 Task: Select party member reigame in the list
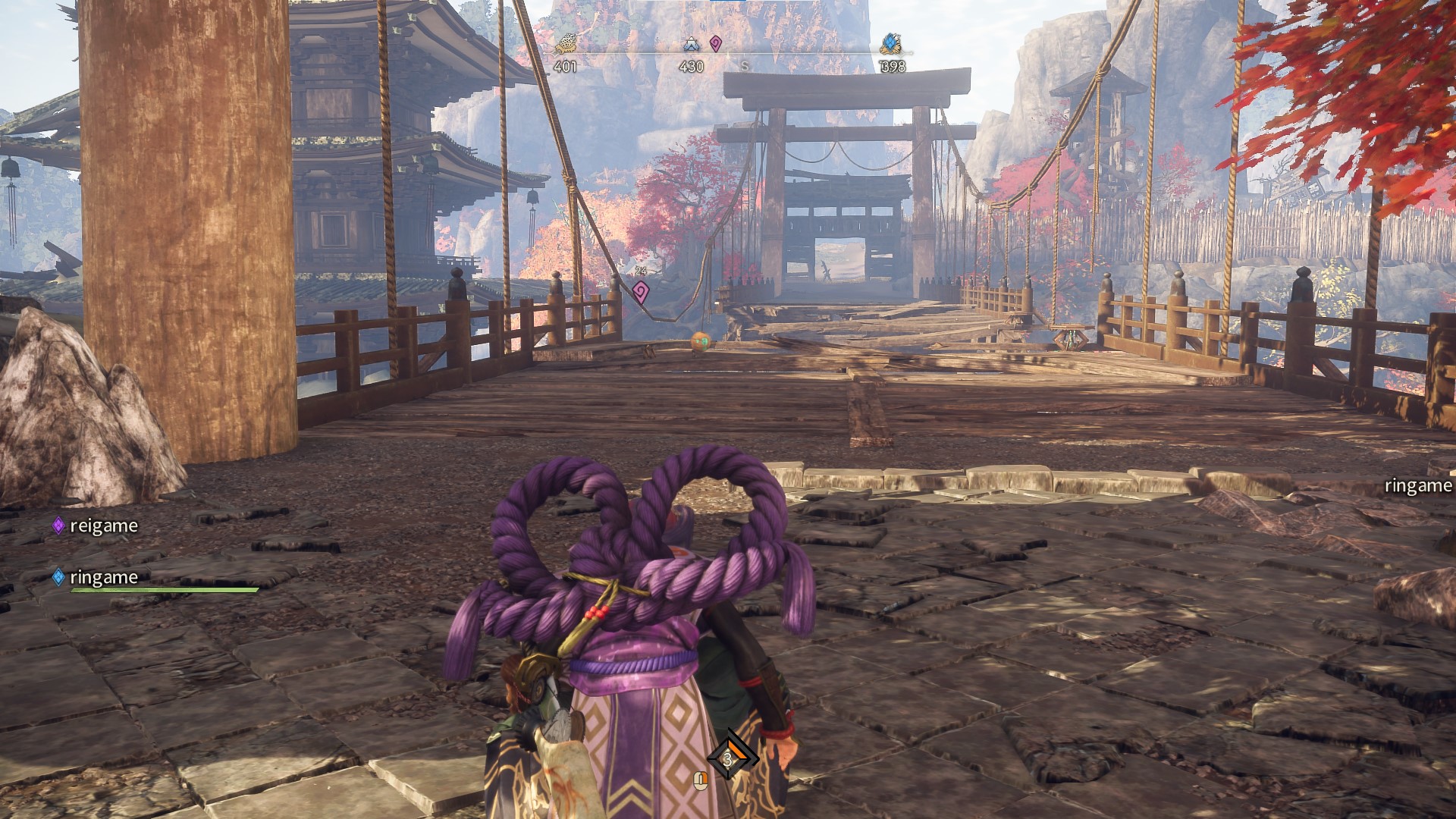coord(103,526)
